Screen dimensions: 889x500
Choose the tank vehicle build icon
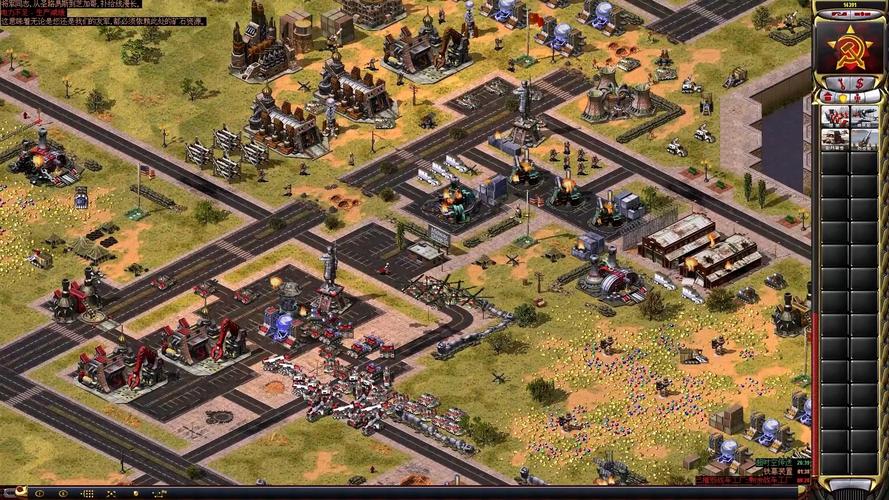point(834,138)
